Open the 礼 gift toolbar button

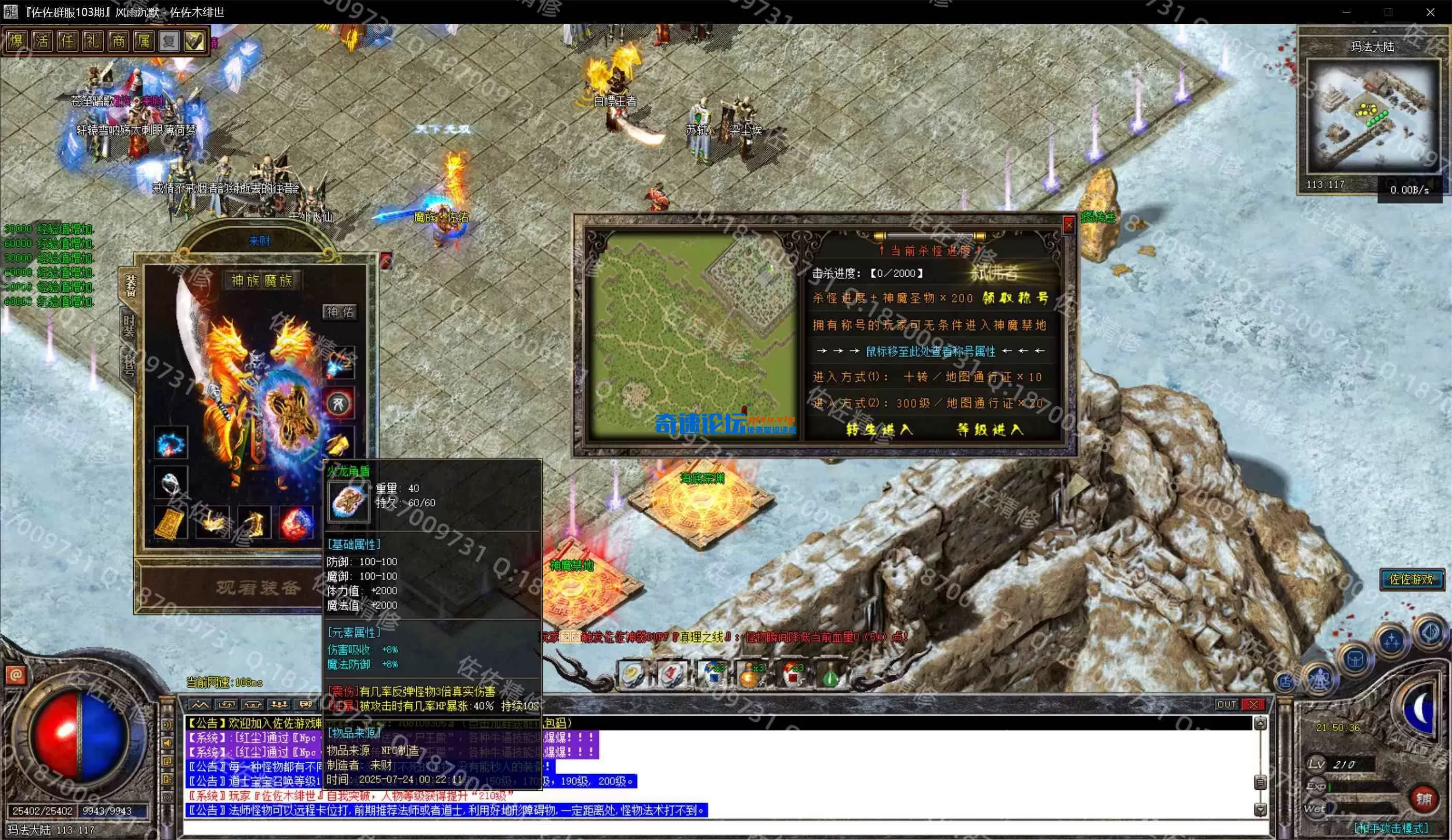[93, 41]
